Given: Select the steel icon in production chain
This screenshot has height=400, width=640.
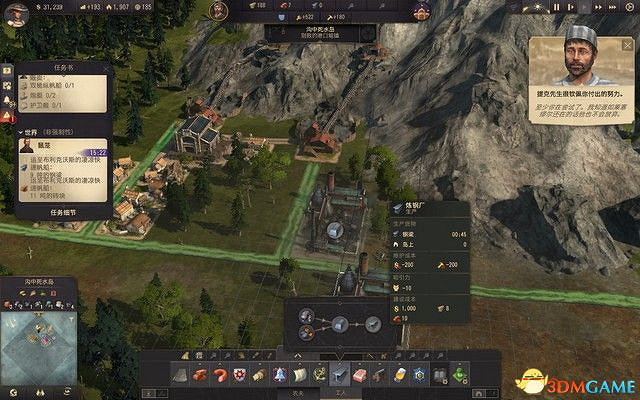Looking at the screenshot, I should tap(340, 324).
